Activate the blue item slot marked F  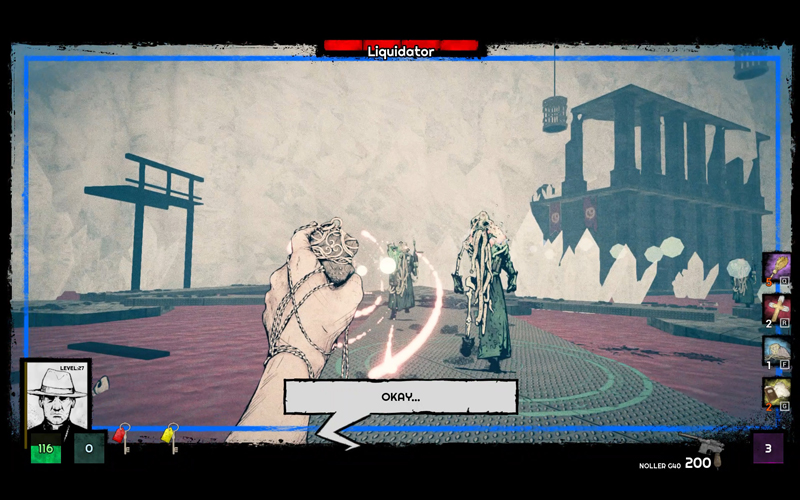777,352
